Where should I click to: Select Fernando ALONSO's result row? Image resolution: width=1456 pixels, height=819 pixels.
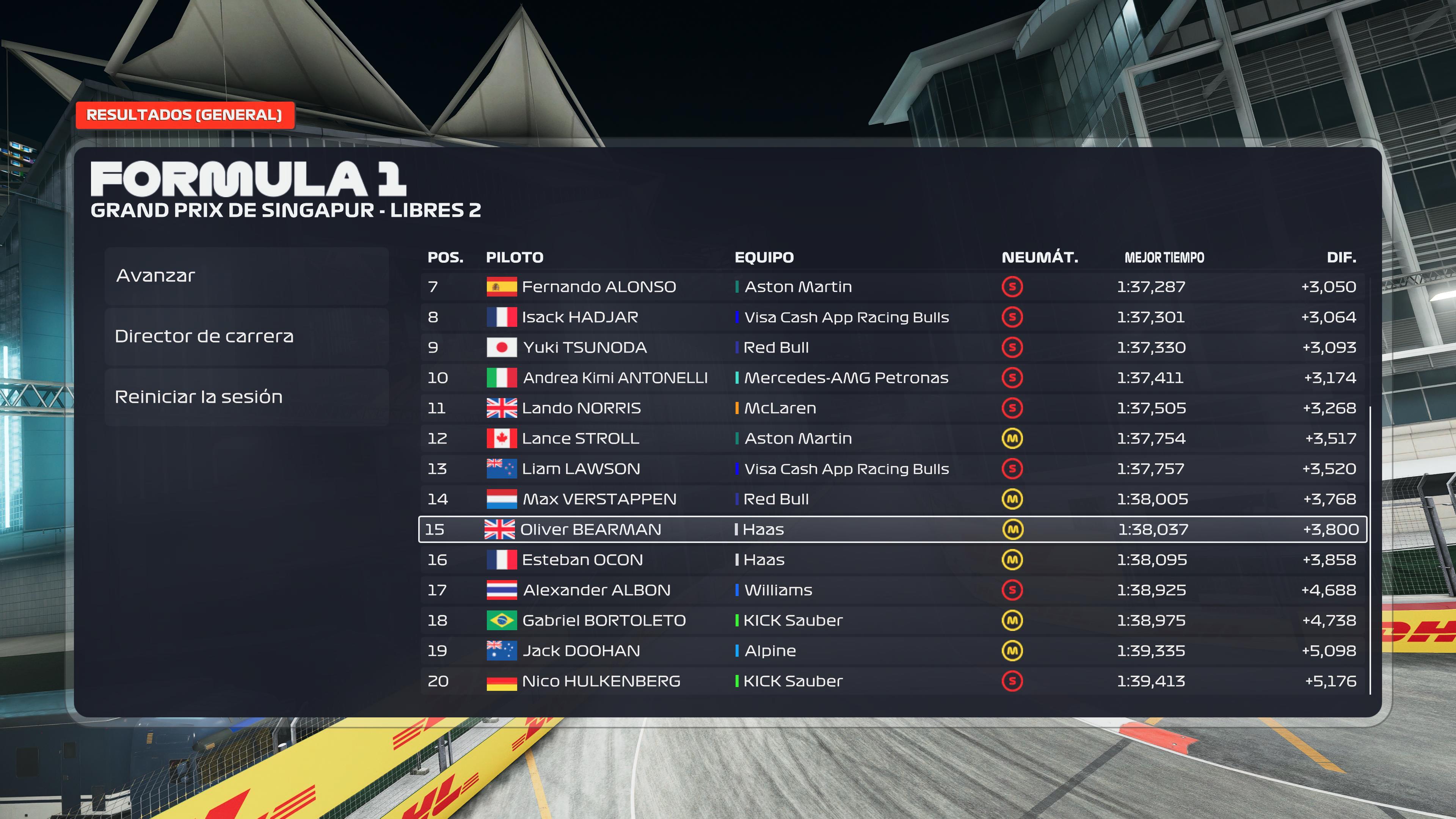(x=892, y=287)
